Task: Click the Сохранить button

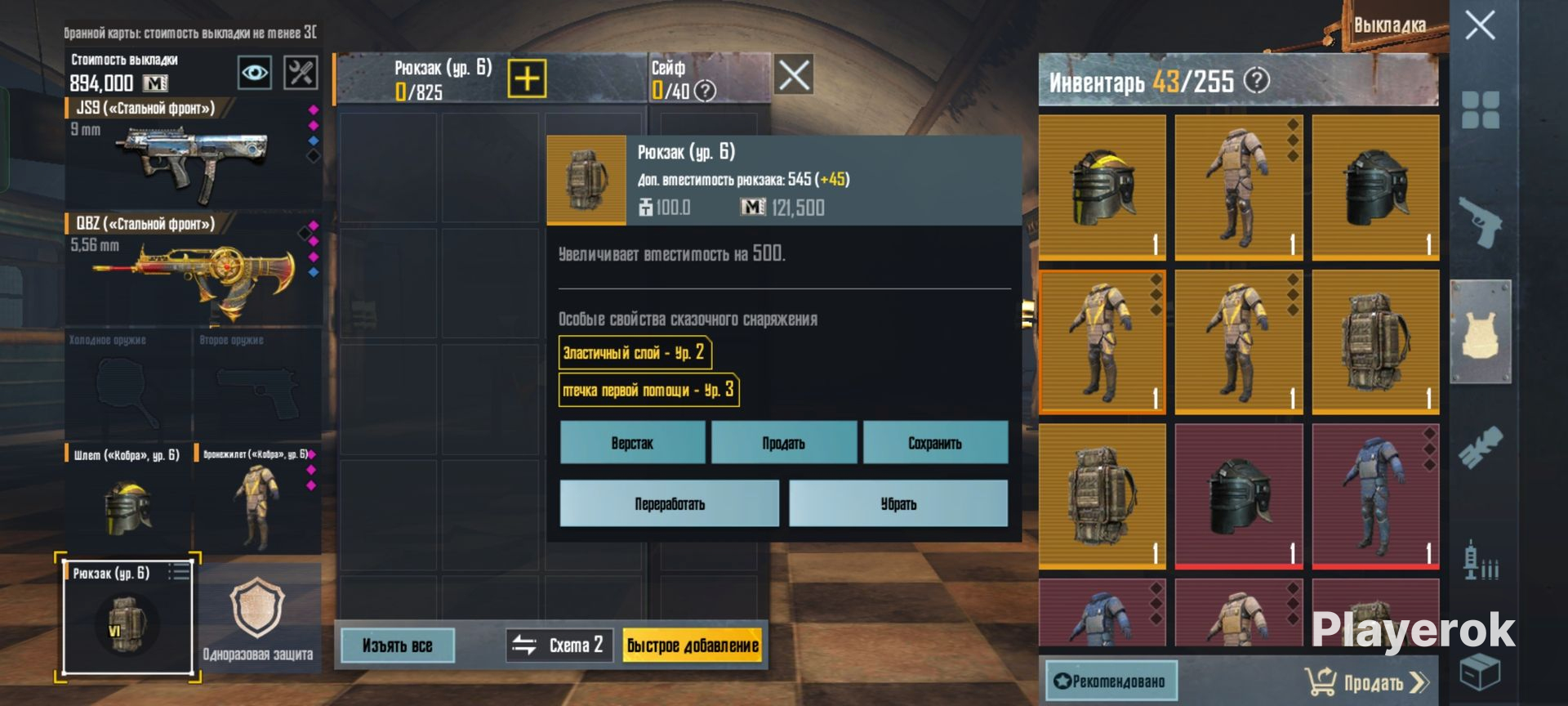Action: click(x=935, y=443)
